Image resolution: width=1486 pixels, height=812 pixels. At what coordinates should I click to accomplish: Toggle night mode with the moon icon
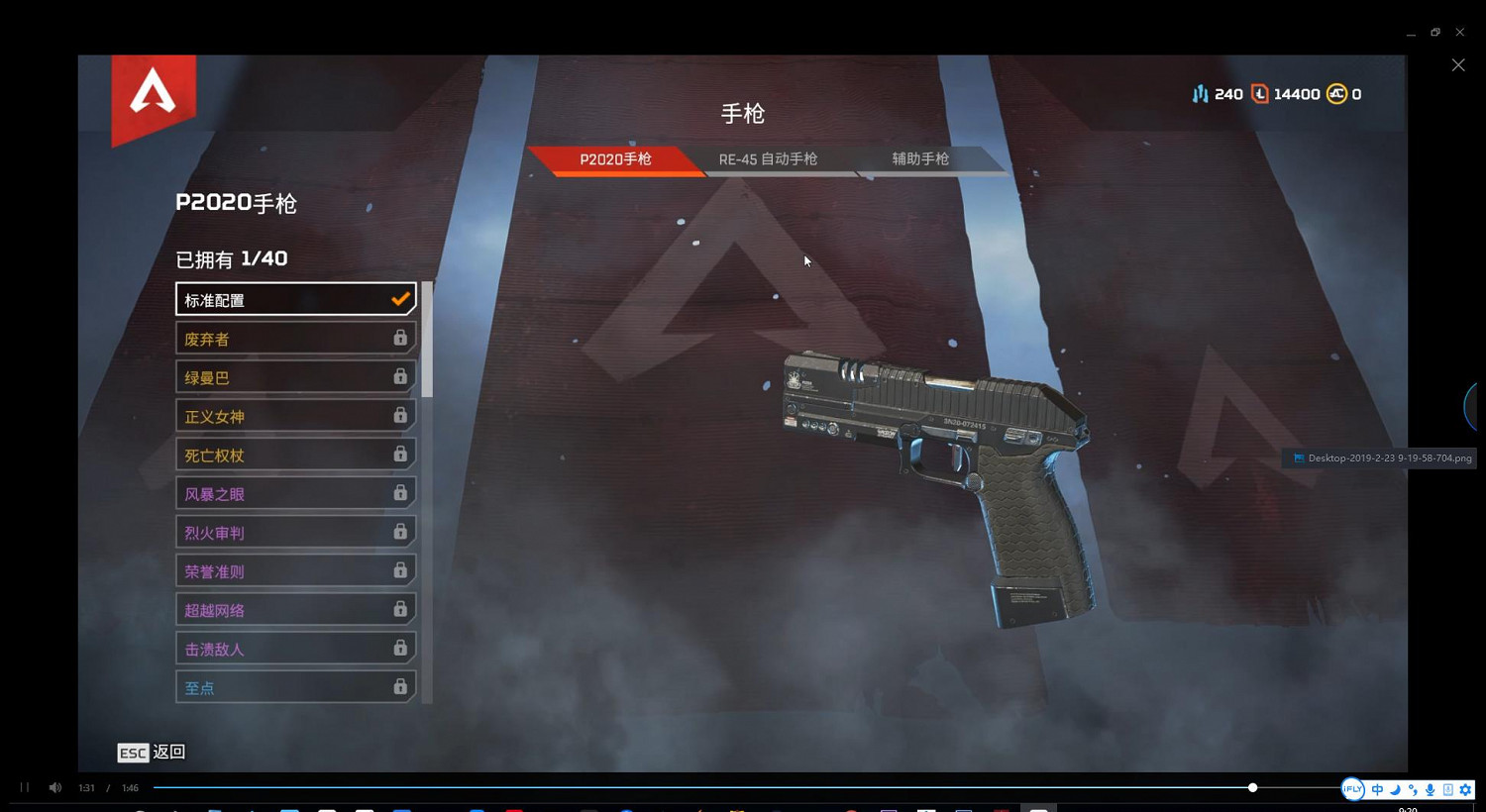click(x=1394, y=790)
